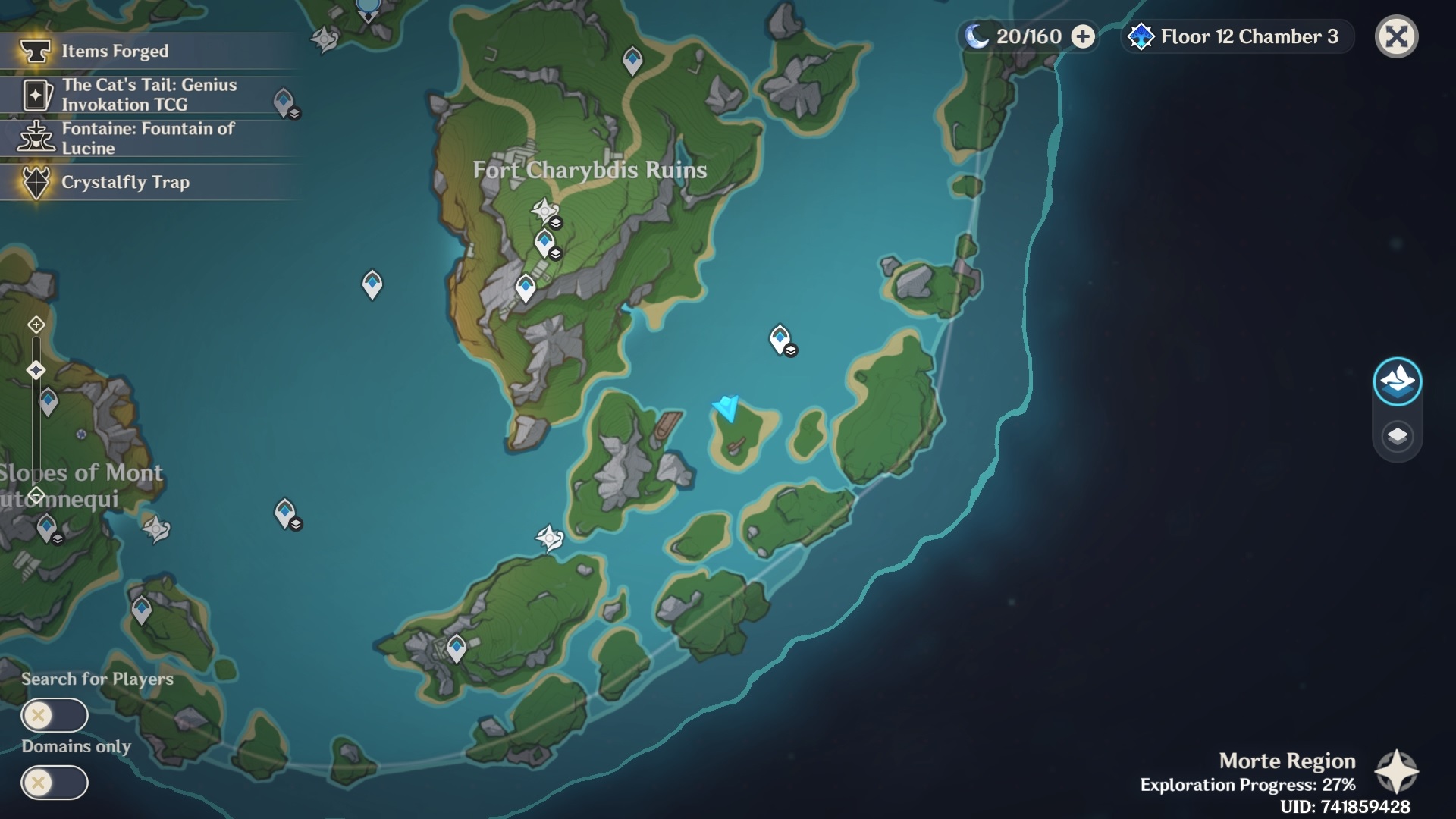Click the crescent moon currency icon

(x=977, y=35)
